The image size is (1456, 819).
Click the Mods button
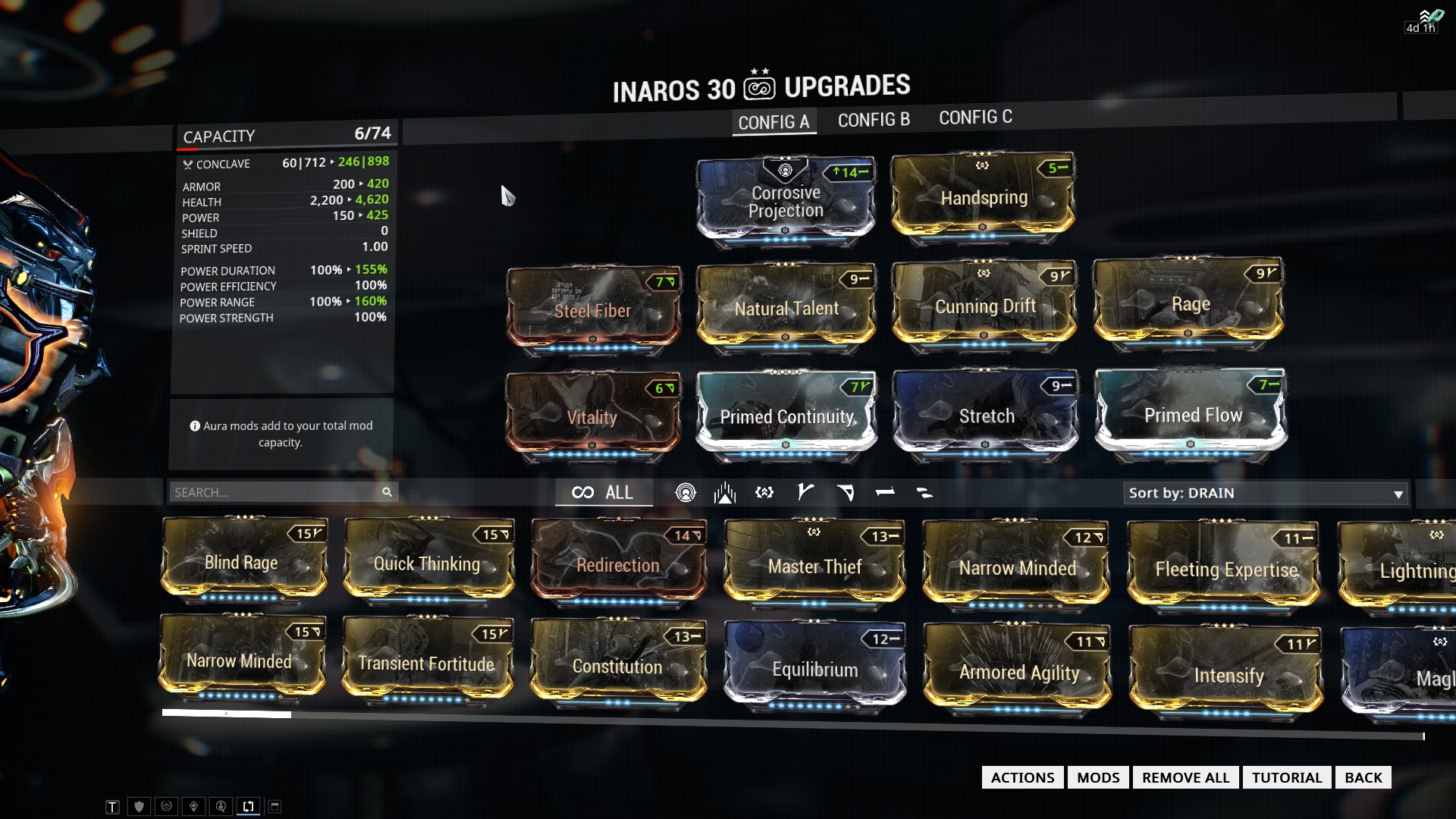(x=1097, y=777)
